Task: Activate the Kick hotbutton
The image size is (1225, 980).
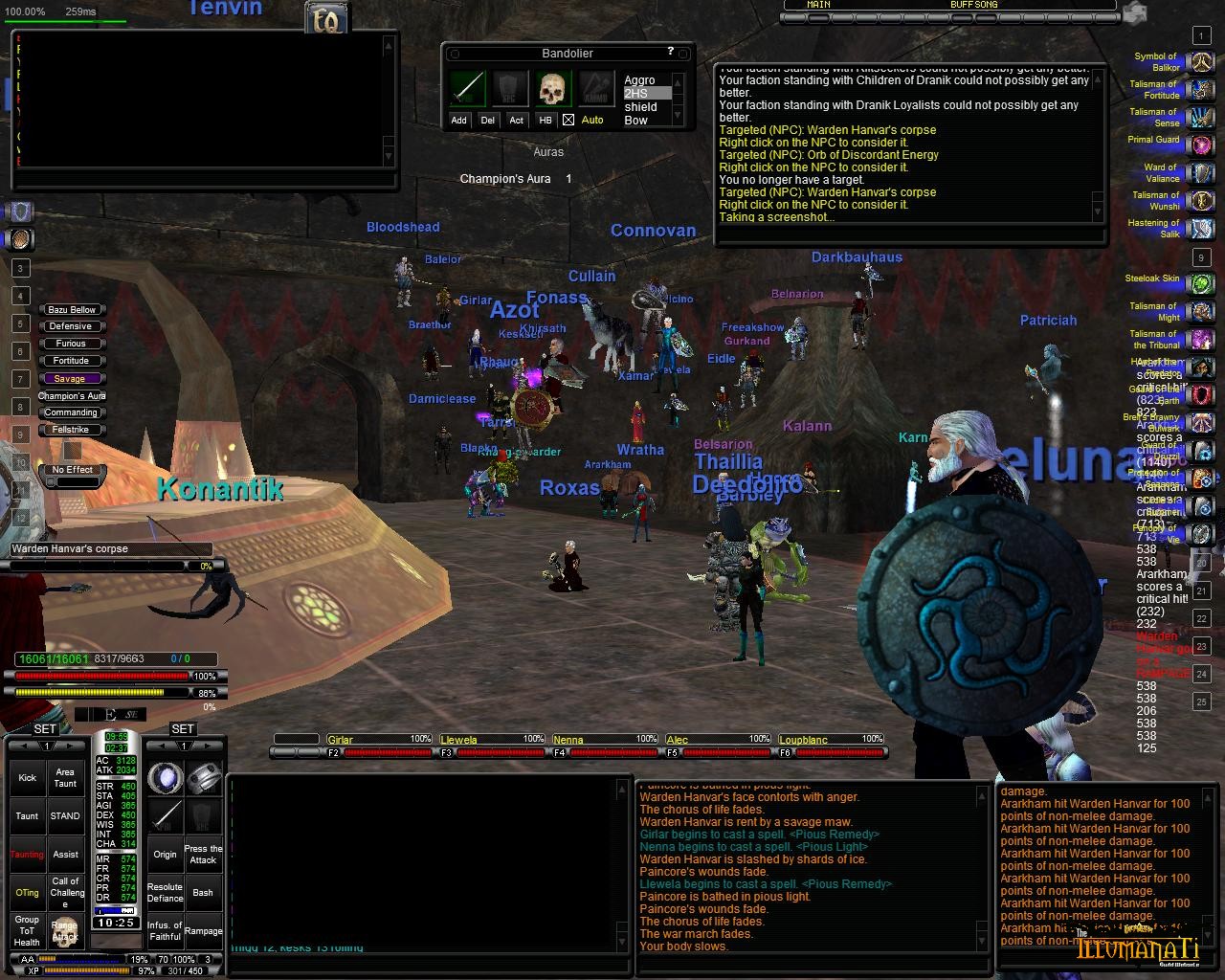Action: (27, 777)
